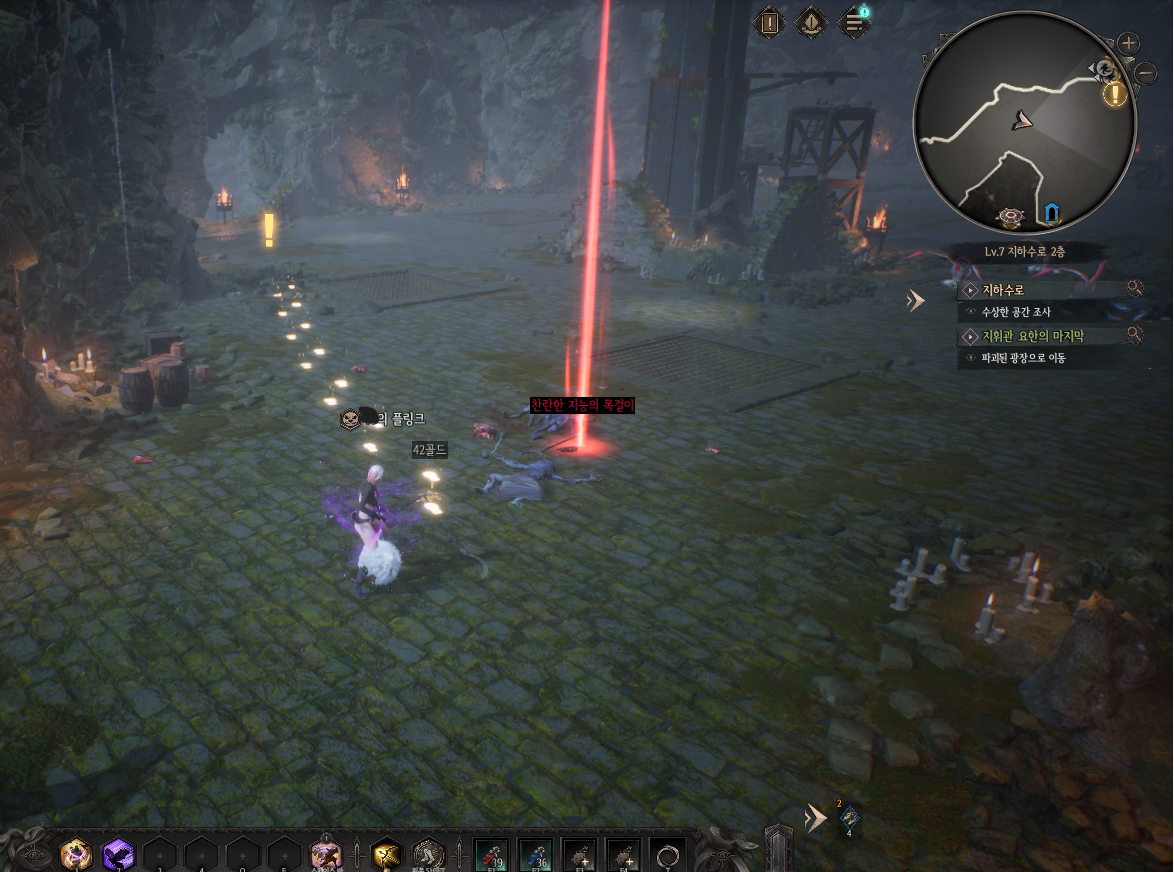Image resolution: width=1174 pixels, height=872 pixels.
Task: Click the circular minimap
Action: 1024,122
